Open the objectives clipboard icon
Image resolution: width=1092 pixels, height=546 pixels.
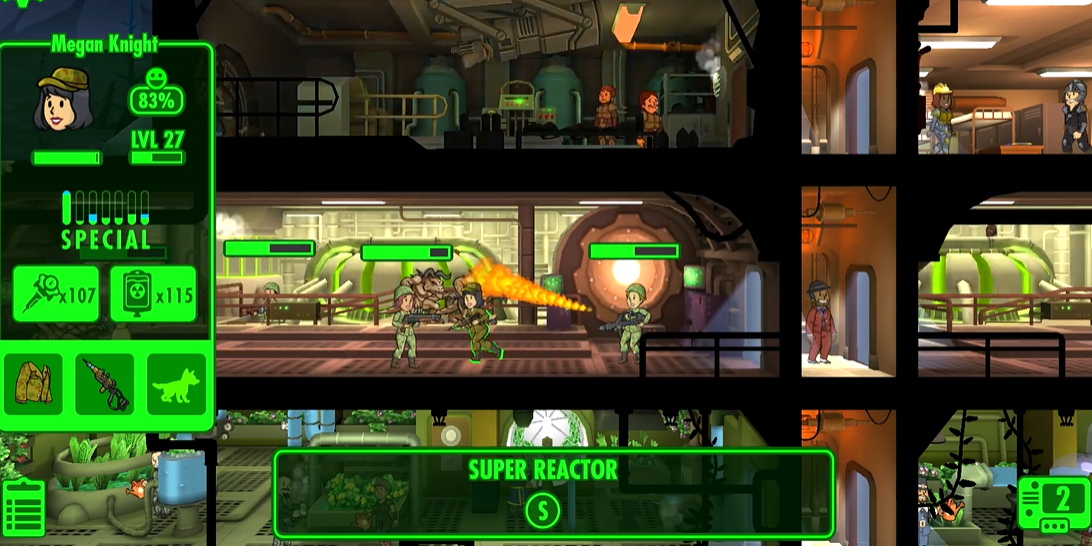click(x=23, y=508)
